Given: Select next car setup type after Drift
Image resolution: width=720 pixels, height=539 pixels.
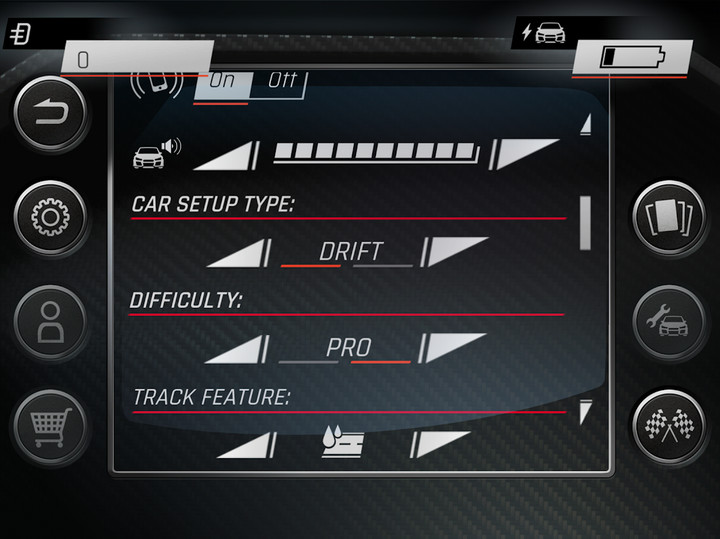Looking at the screenshot, I should click(455, 250).
